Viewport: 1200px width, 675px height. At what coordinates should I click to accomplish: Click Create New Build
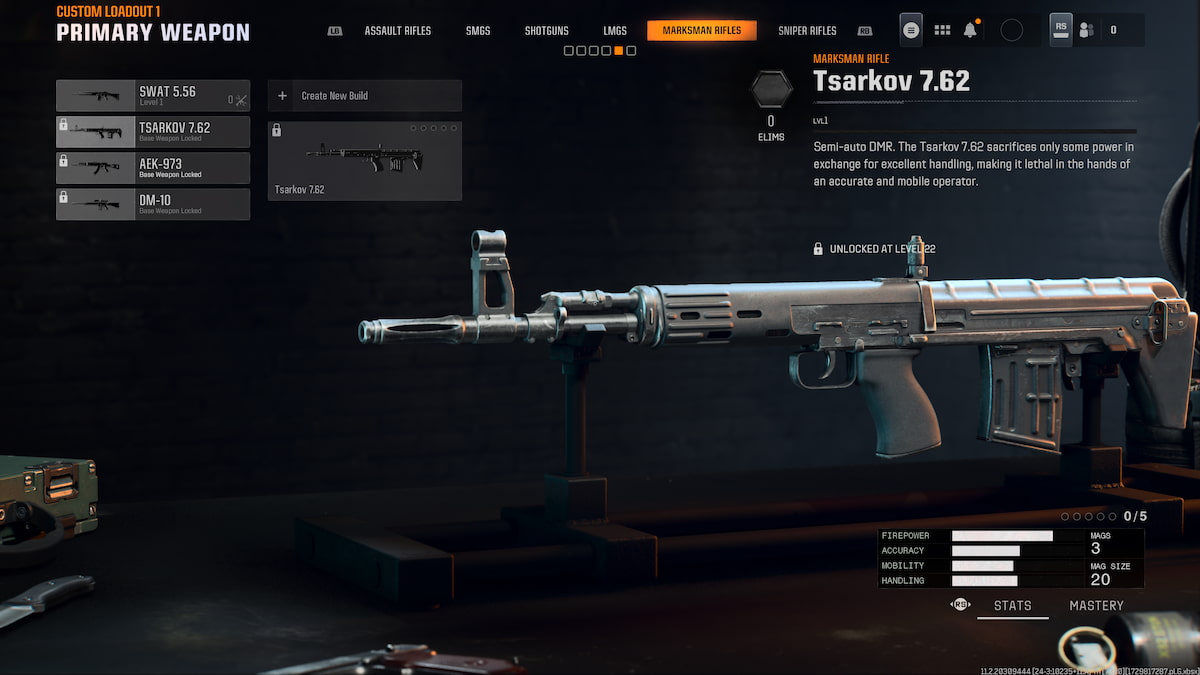pyautogui.click(x=365, y=96)
